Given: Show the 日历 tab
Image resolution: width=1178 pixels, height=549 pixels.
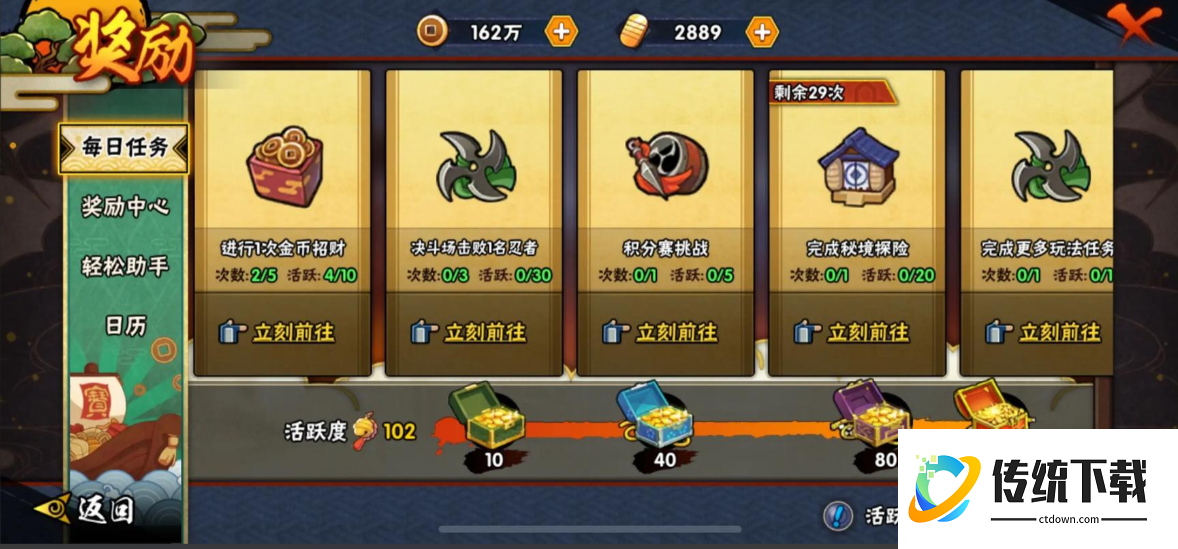Looking at the screenshot, I should [124, 325].
